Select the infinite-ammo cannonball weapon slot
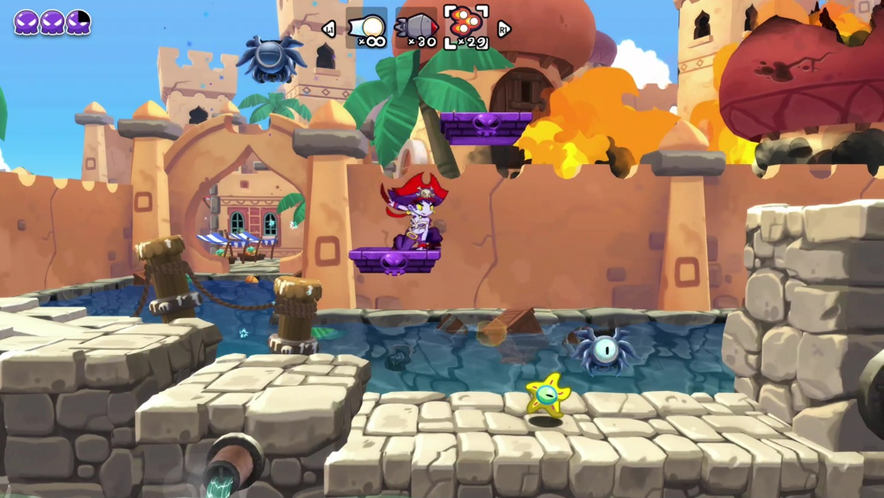This screenshot has height=498, width=884. pos(367,28)
